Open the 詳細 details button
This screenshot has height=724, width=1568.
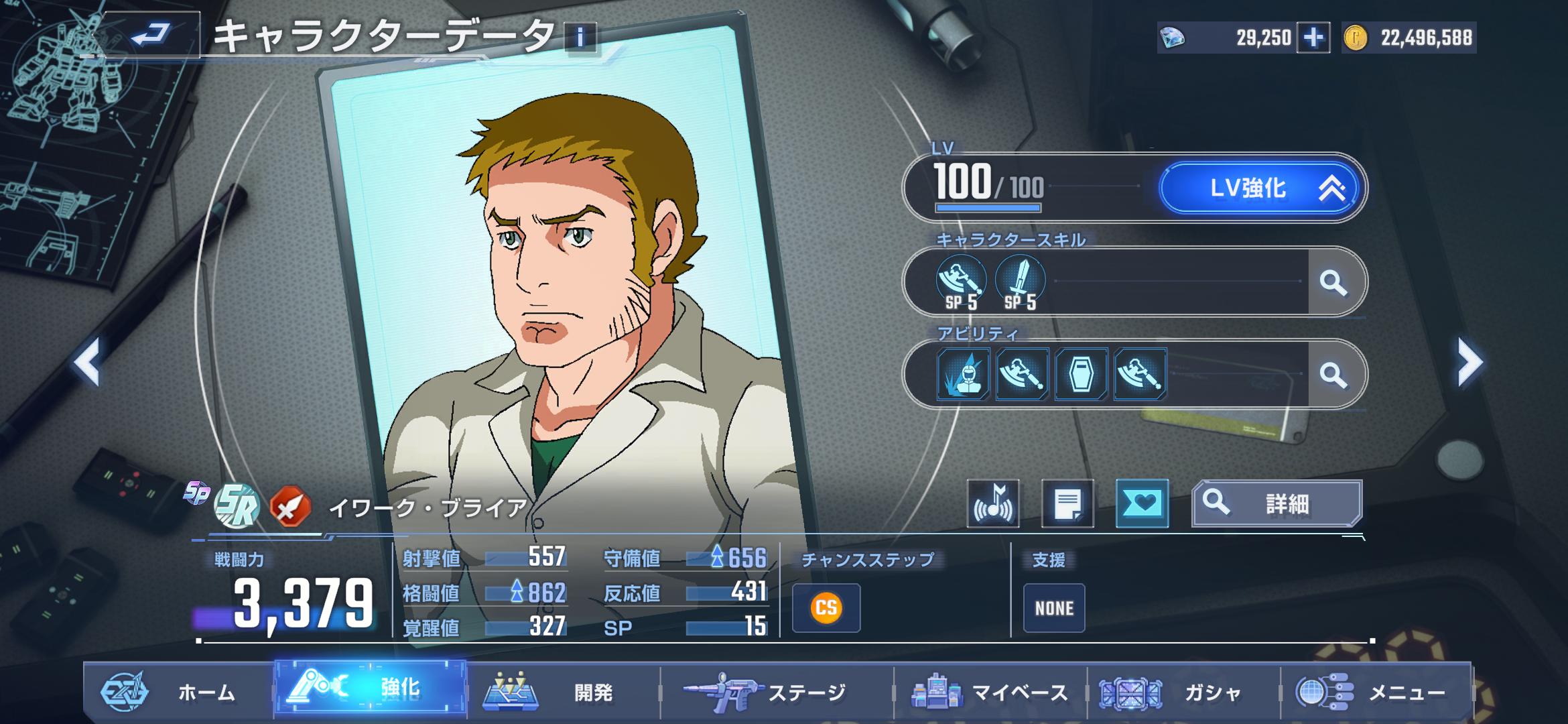(1277, 503)
